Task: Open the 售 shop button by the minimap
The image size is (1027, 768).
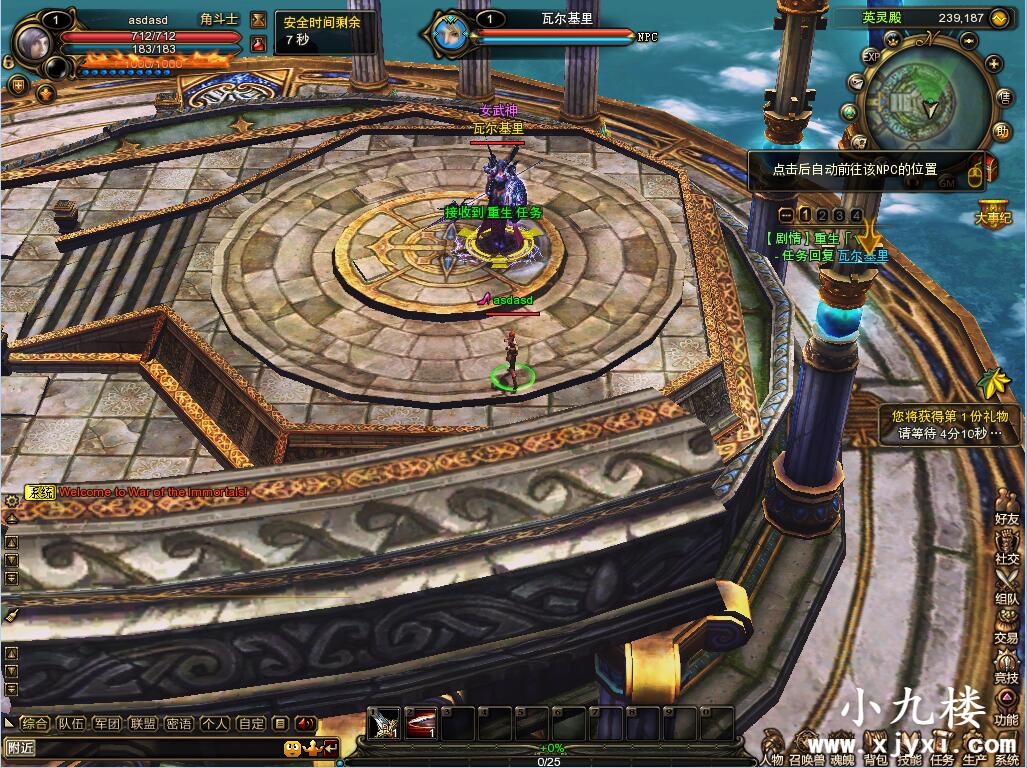Action: coord(1004,96)
